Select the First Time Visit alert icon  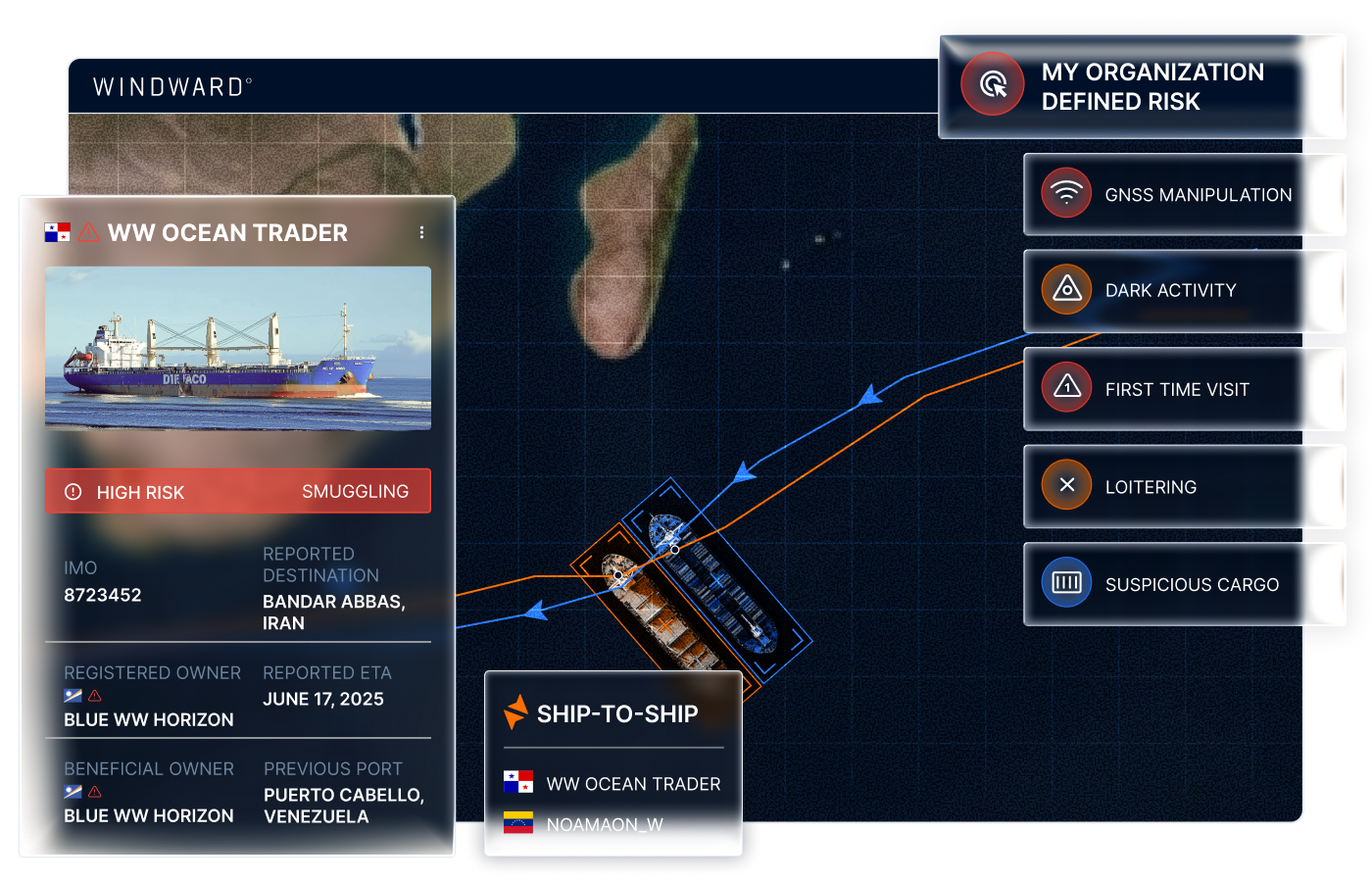point(1066,388)
